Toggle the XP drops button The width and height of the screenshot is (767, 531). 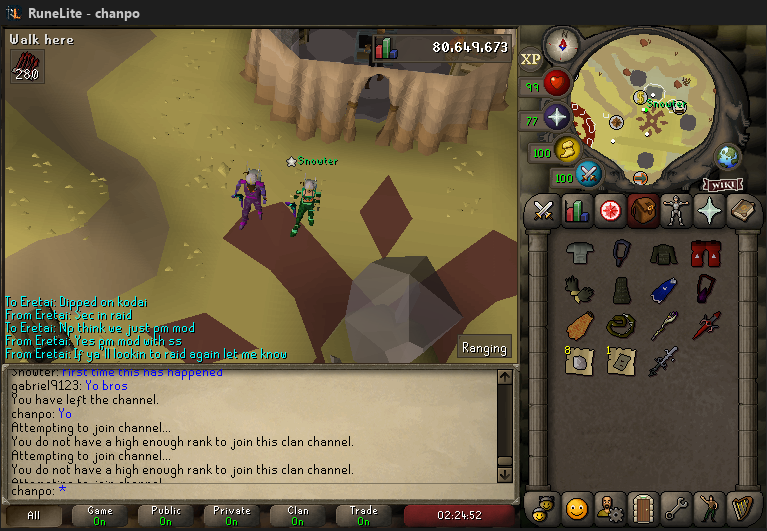(x=531, y=59)
